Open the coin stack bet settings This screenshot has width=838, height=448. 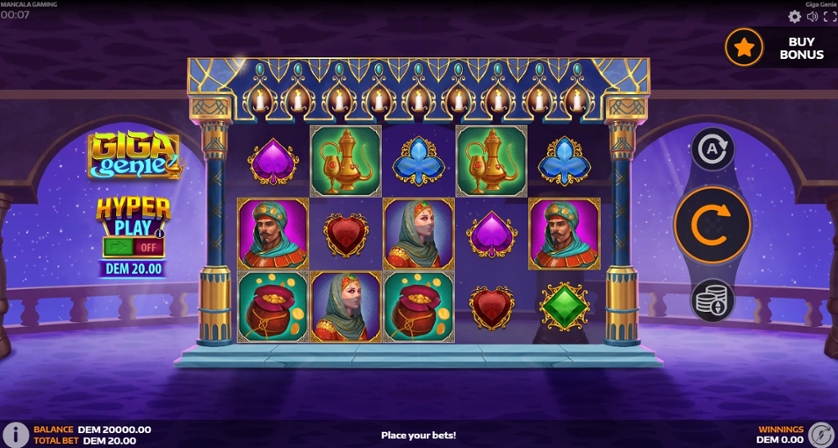click(712, 300)
